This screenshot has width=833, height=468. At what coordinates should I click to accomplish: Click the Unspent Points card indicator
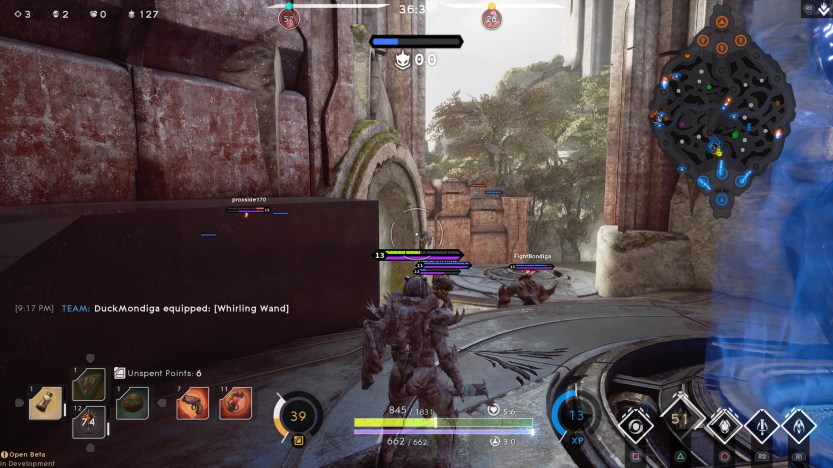[157, 373]
